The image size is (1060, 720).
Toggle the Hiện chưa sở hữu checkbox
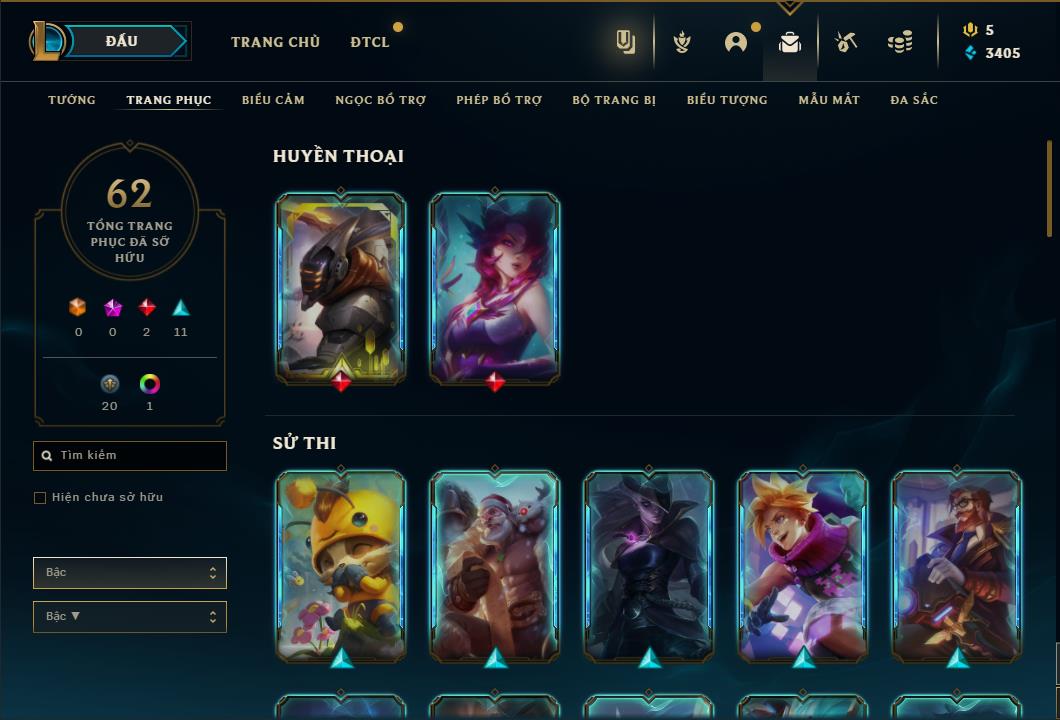coord(40,498)
